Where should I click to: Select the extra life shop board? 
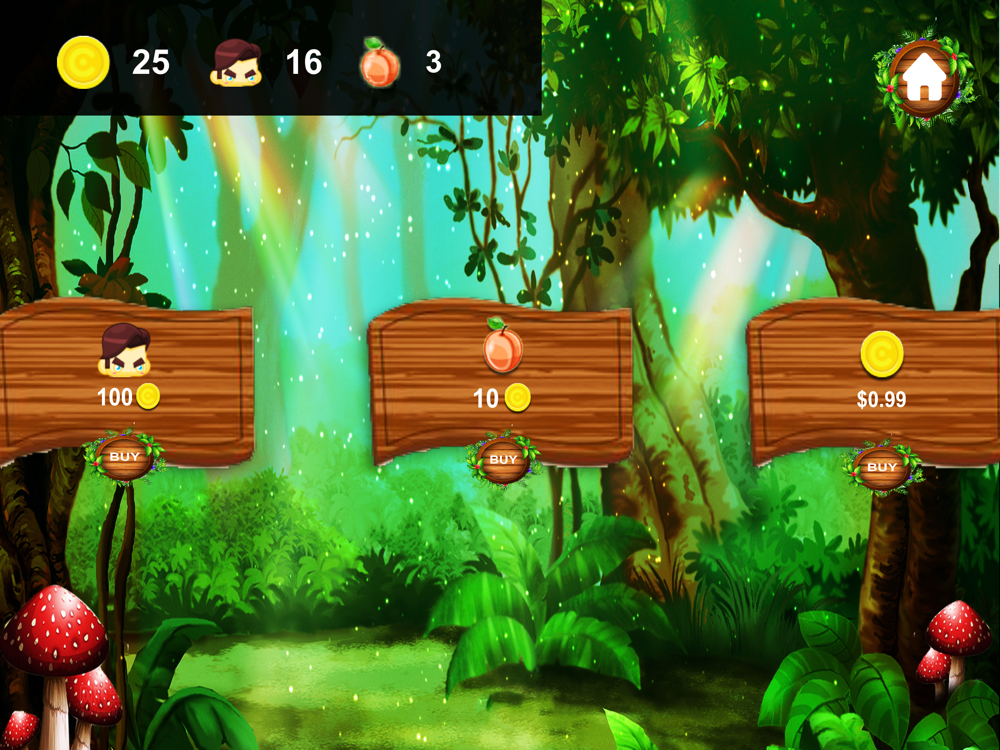(125, 370)
